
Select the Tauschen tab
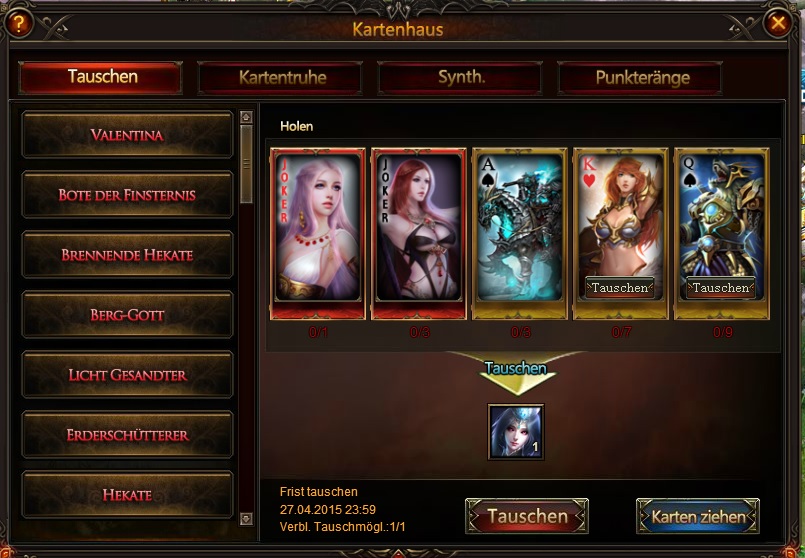pyautogui.click(x=101, y=77)
